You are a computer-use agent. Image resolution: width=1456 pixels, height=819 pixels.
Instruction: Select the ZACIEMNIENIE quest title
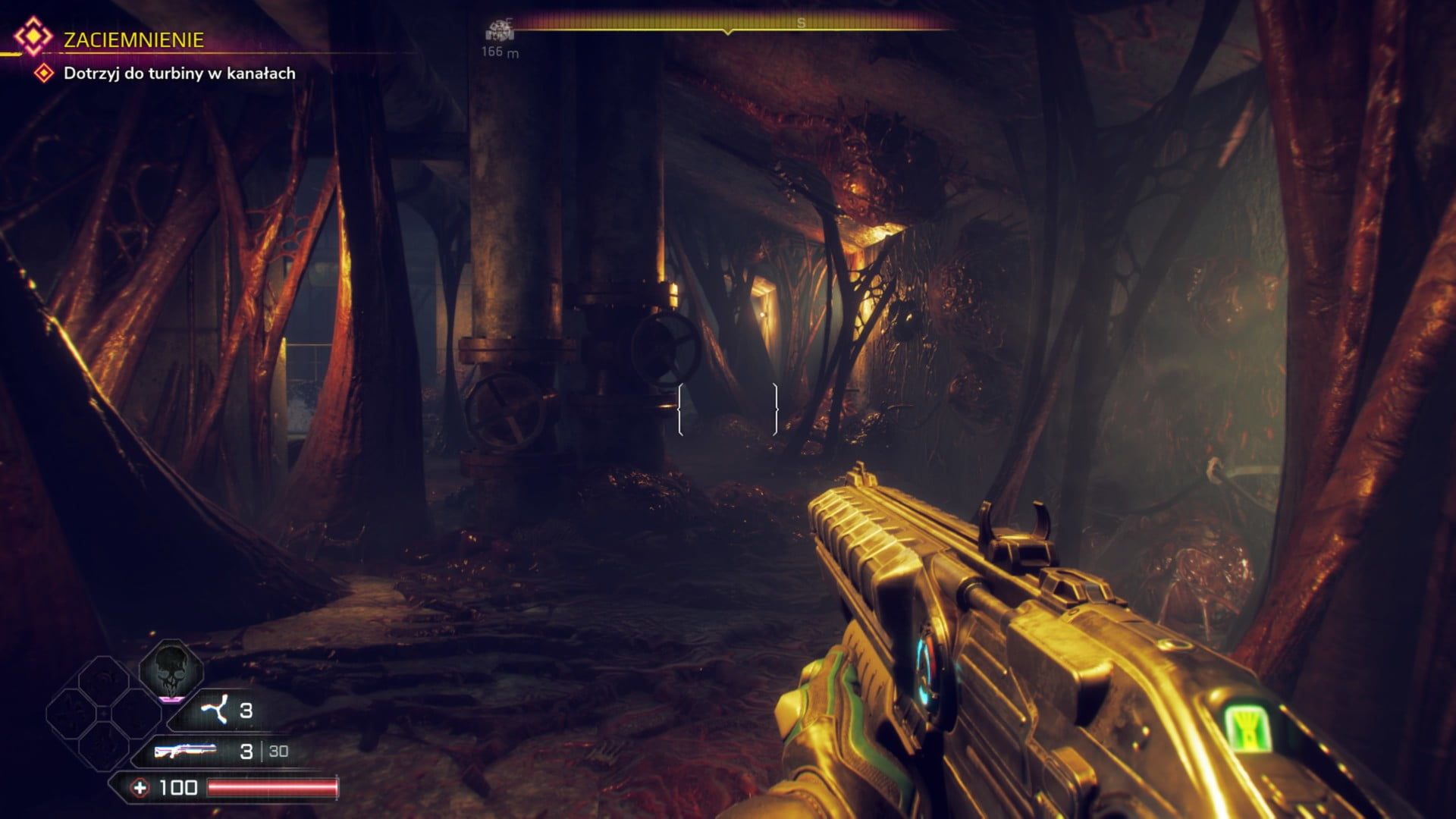pos(133,40)
